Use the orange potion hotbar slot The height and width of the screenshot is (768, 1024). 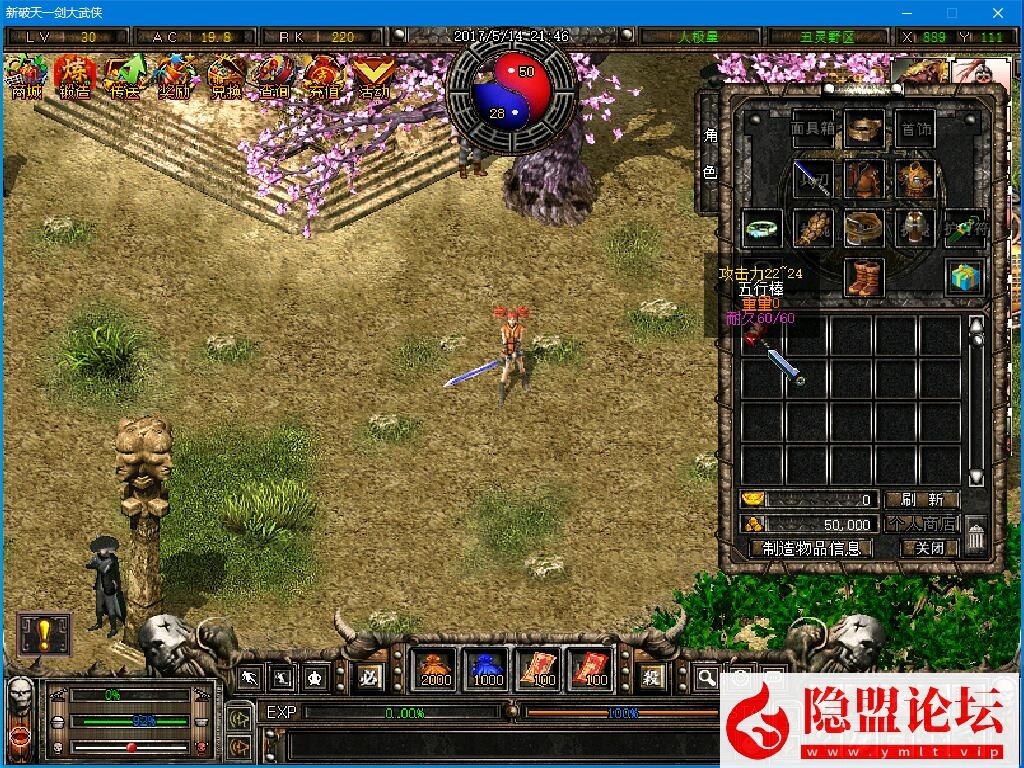point(435,668)
